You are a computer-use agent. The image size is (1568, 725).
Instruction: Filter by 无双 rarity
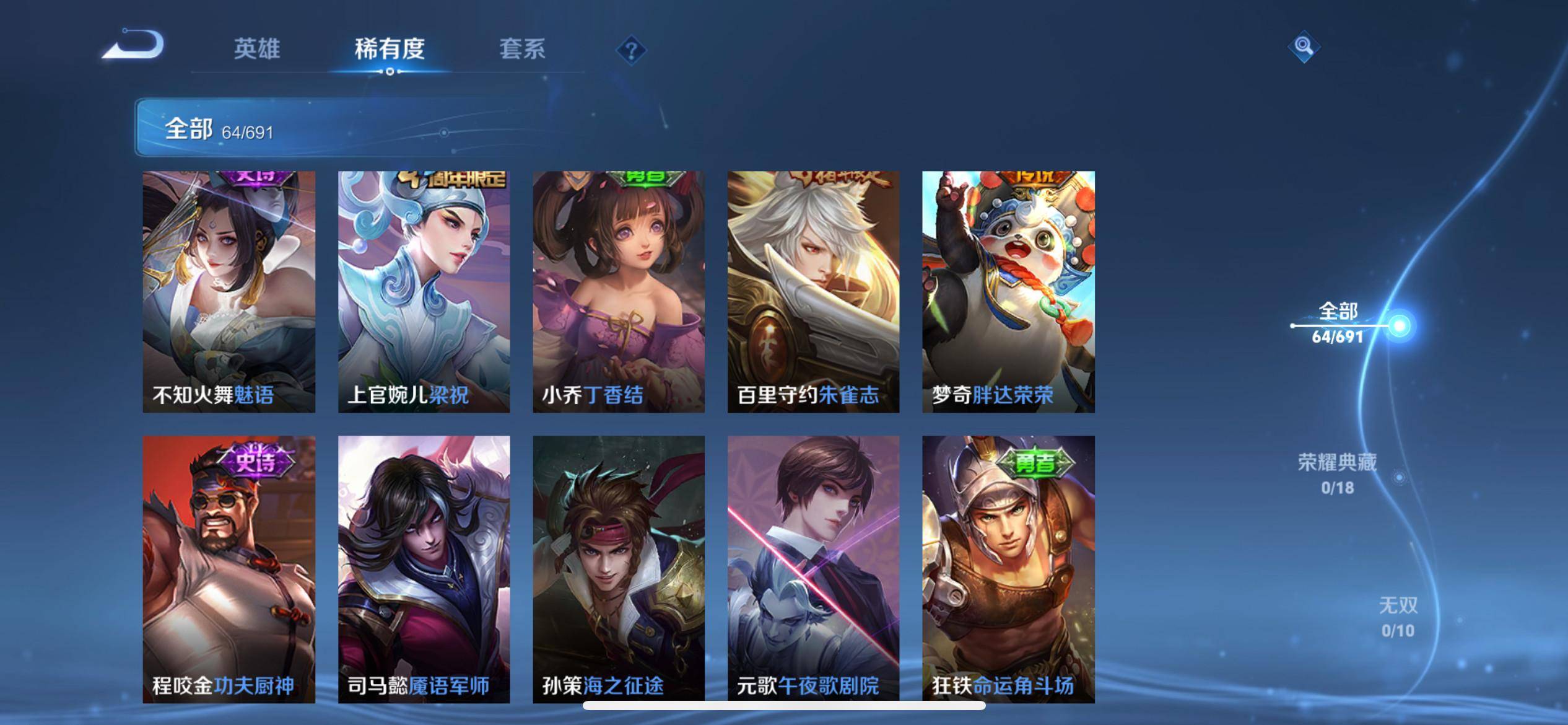click(1398, 617)
